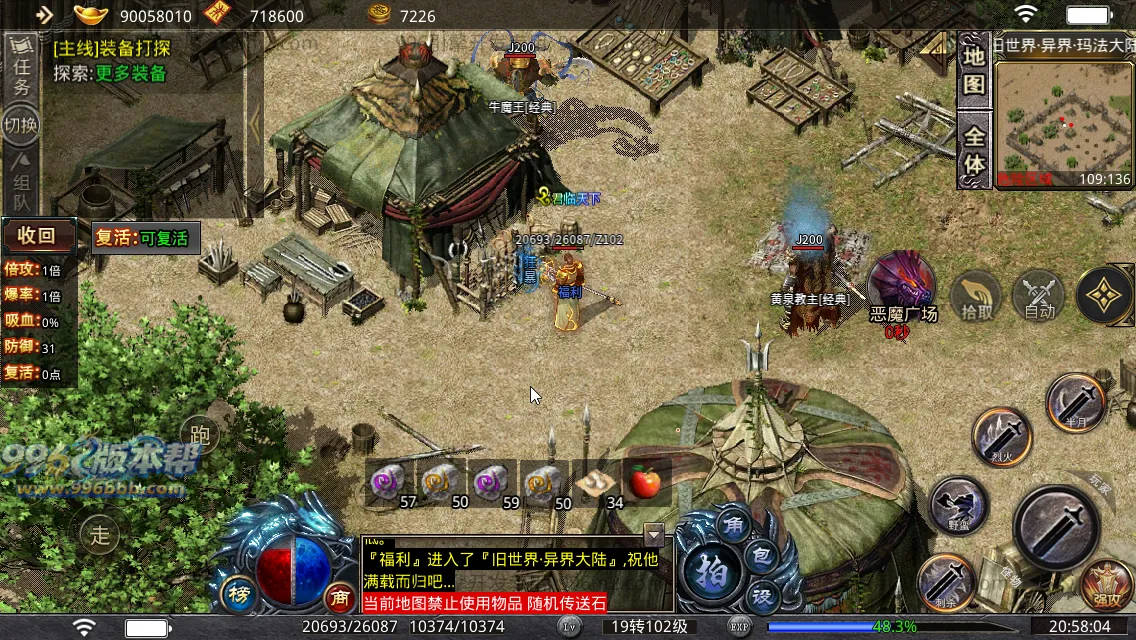Screen dimensions: 1136x640
Task: Switch to the 组队 team tab
Action: pyautogui.click(x=20, y=178)
